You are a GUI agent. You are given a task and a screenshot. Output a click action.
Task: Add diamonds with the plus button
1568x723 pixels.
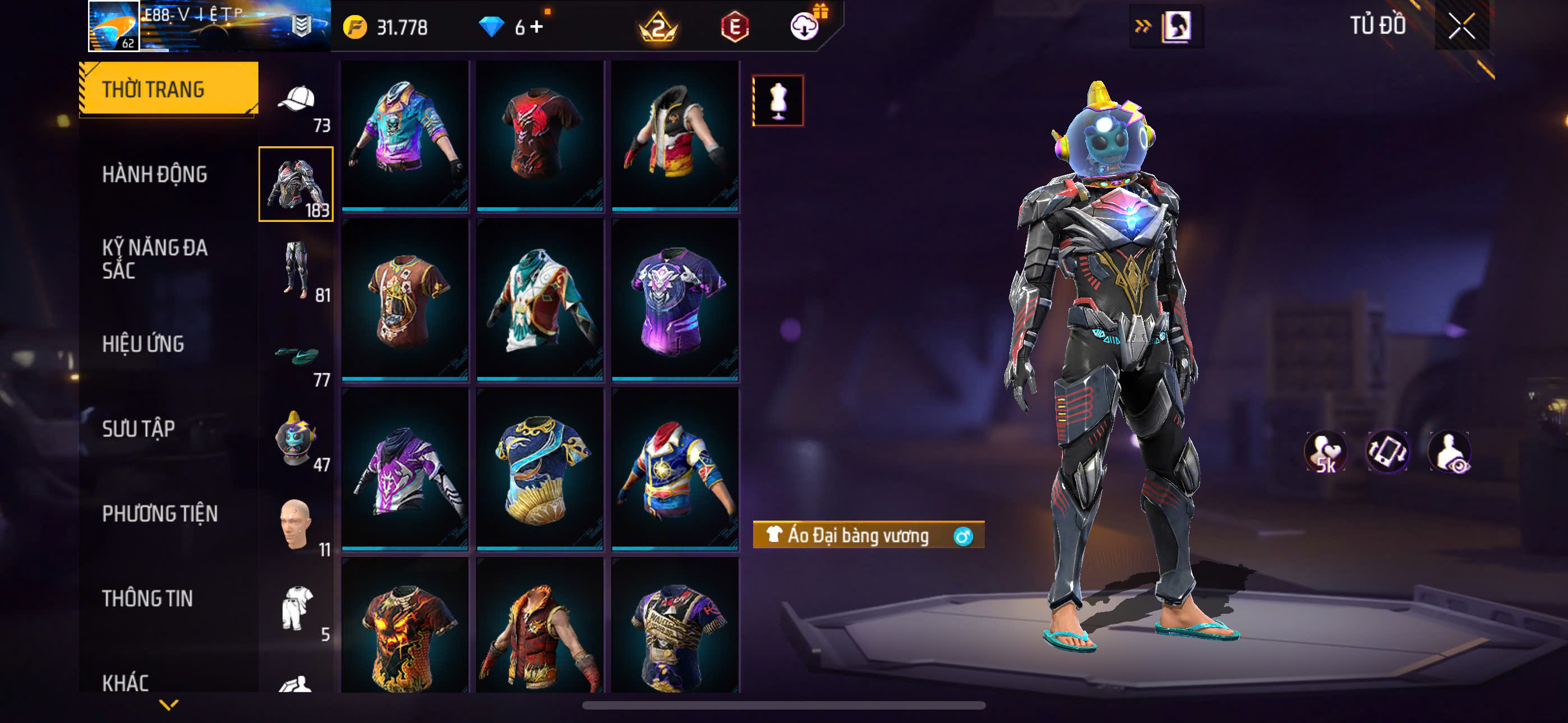tap(536, 27)
